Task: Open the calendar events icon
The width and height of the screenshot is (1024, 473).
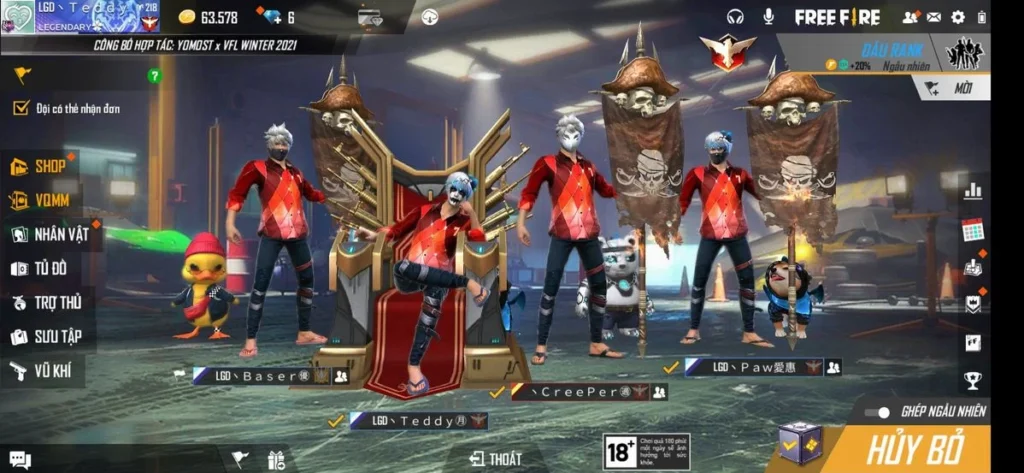Action: pos(972,229)
